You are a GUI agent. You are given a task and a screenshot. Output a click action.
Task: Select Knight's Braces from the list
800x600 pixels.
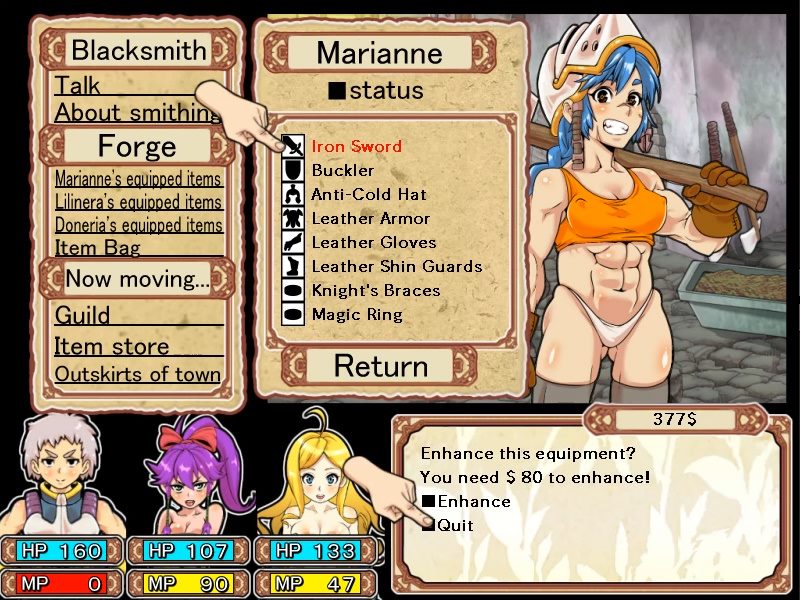375,290
